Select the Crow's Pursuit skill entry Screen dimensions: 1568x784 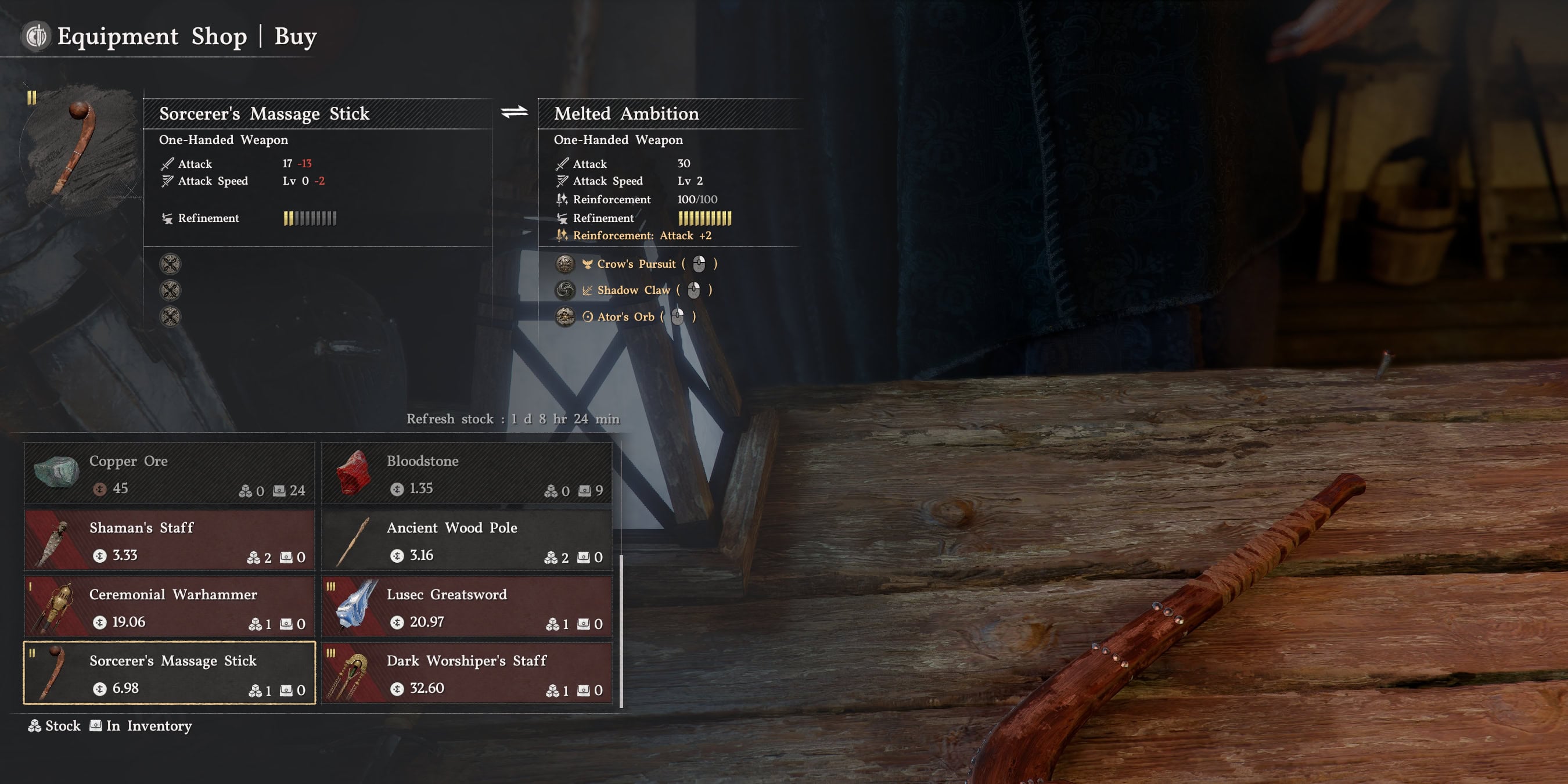coord(635,264)
